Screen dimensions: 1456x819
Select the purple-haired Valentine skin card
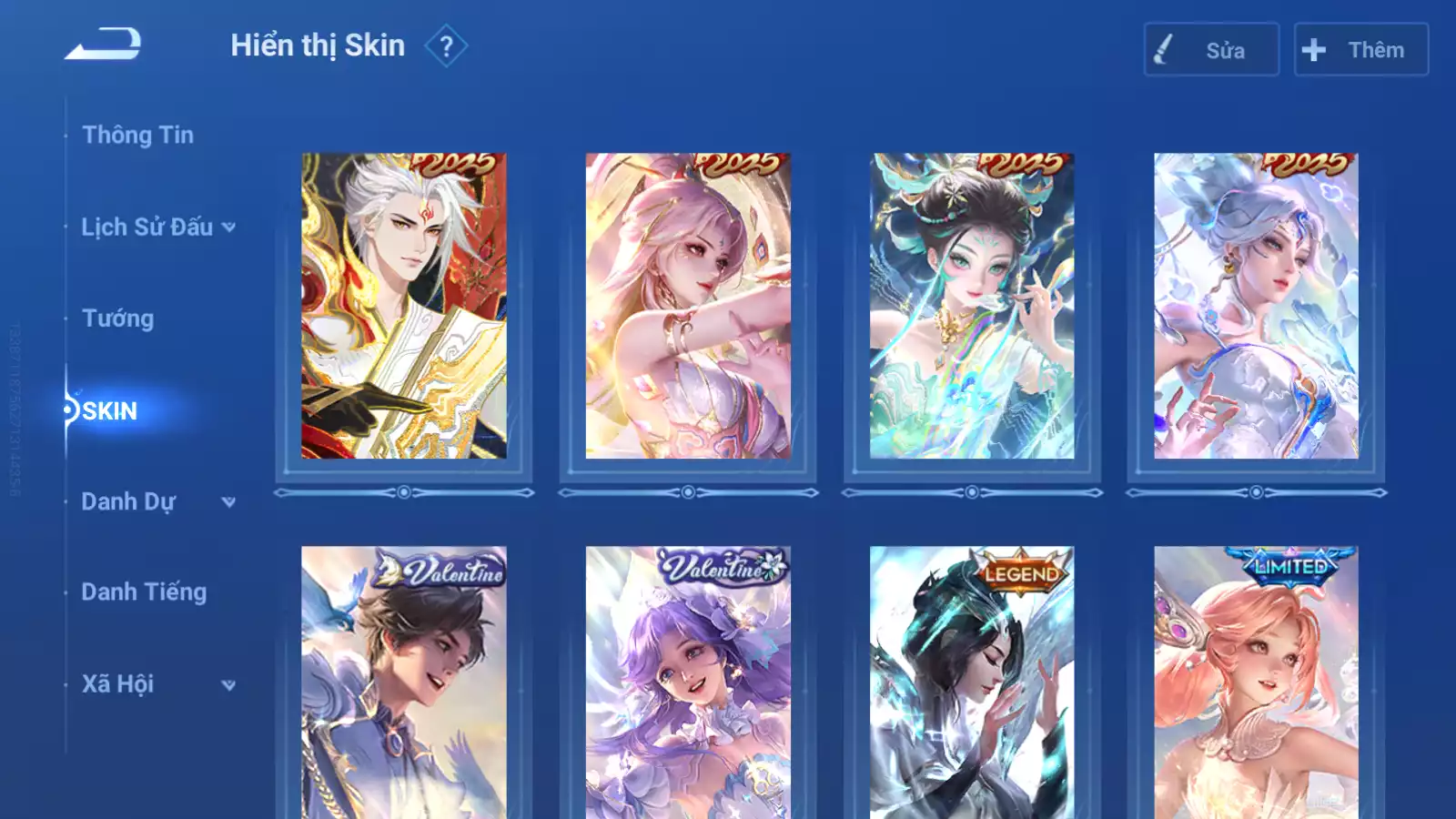pos(688,682)
